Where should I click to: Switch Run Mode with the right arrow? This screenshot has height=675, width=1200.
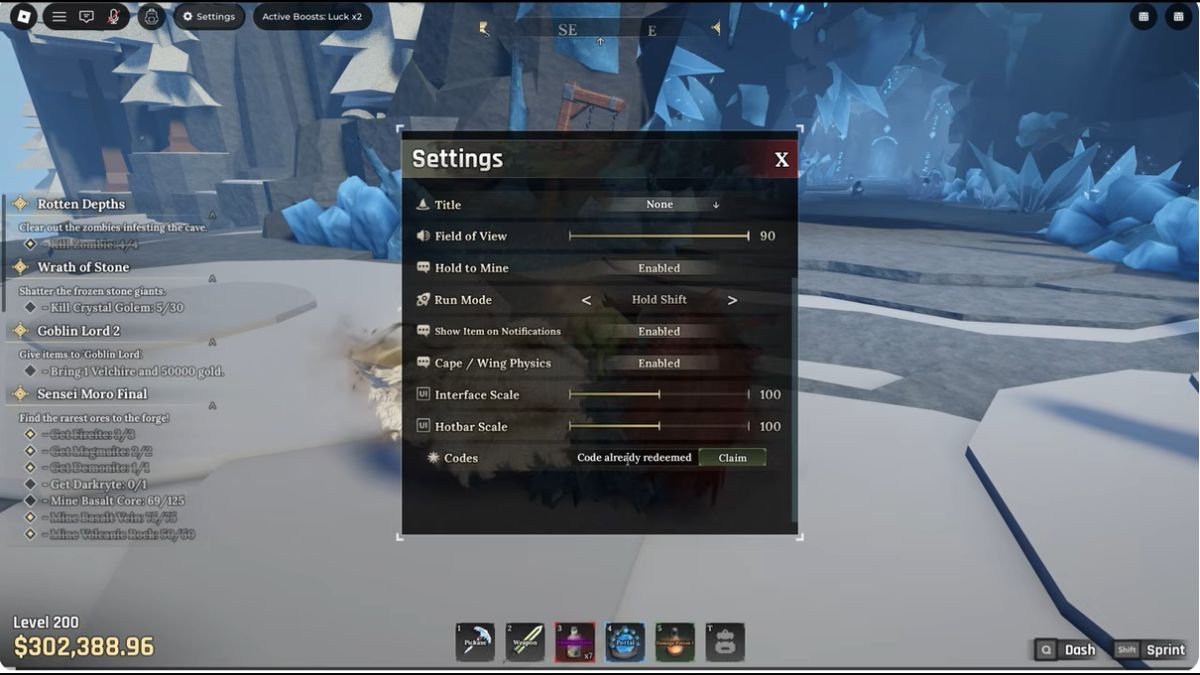pyautogui.click(x=732, y=300)
